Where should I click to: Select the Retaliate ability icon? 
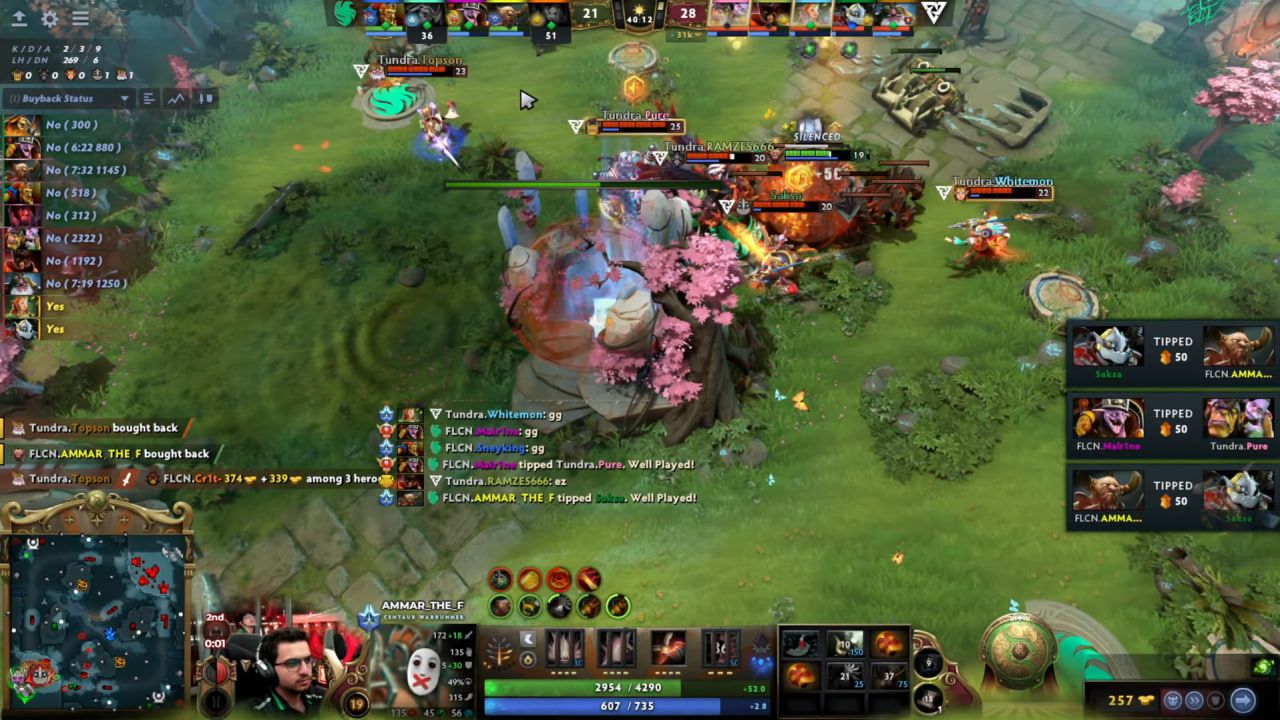pyautogui.click(x=668, y=650)
